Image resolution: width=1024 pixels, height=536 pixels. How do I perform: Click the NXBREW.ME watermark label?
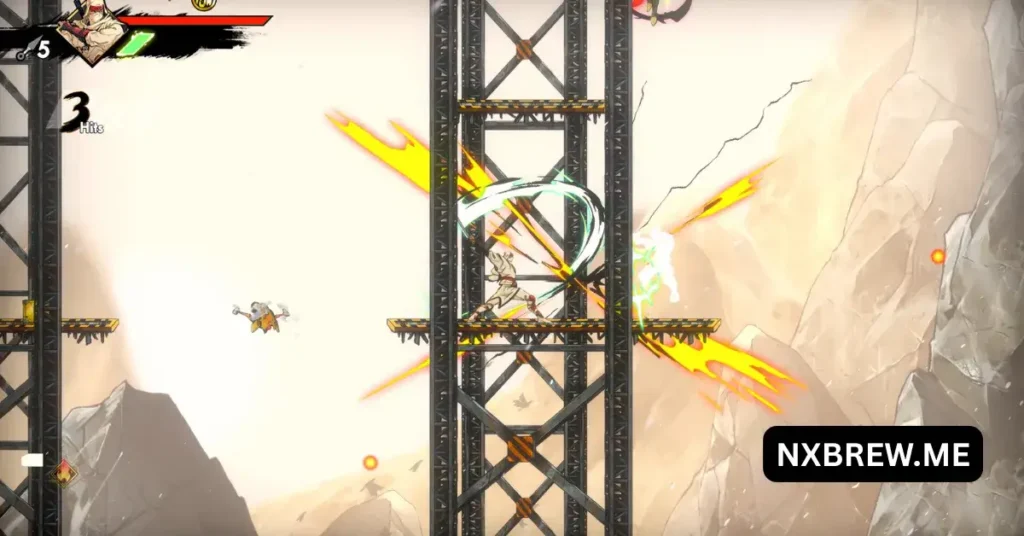(872, 454)
